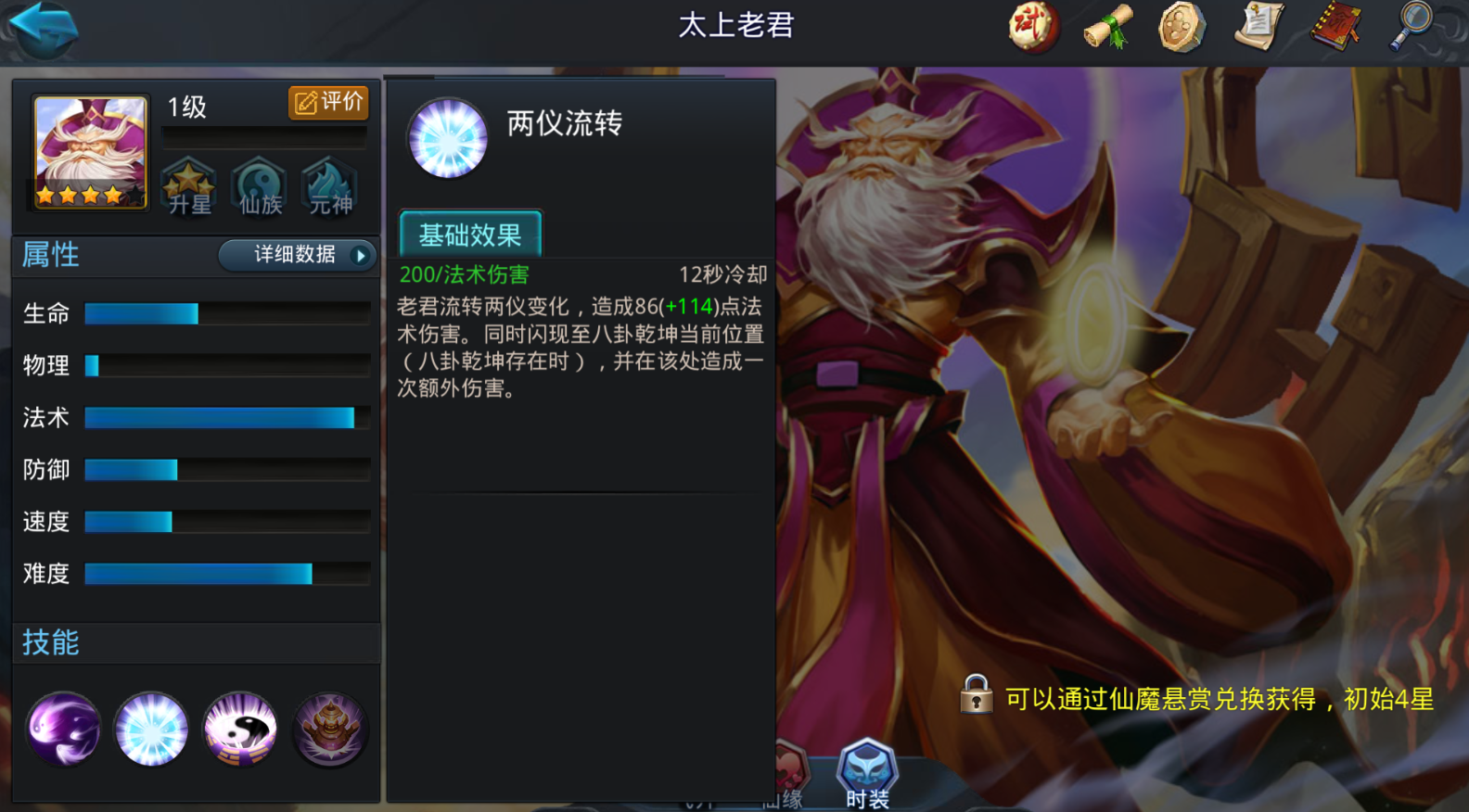Select the yin-yang 八卦乾坤 skill icon
This screenshot has width=1469, height=812.
[240, 730]
